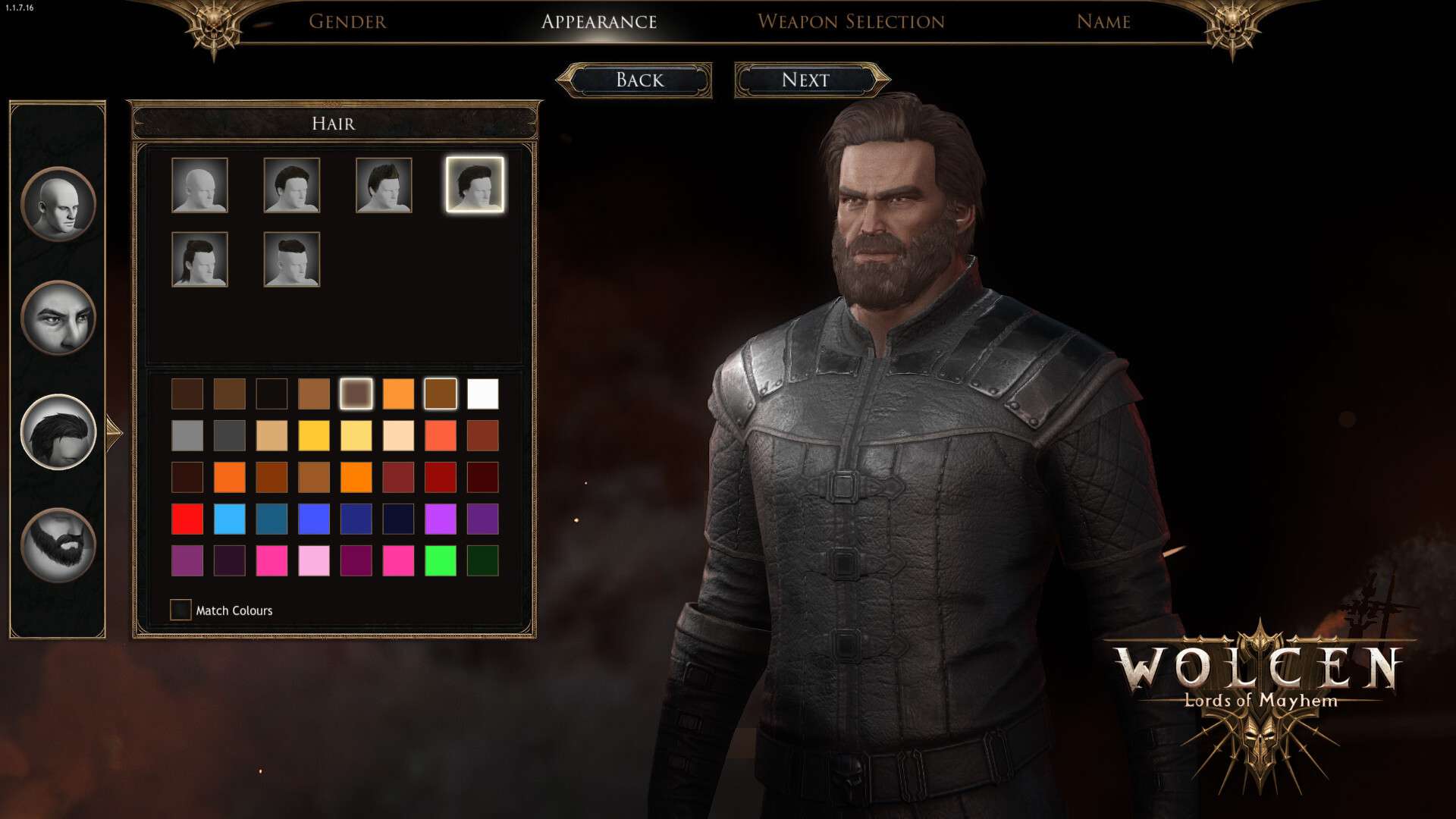Choose the light pink hair colour
Image resolution: width=1456 pixels, height=819 pixels.
coord(314,561)
